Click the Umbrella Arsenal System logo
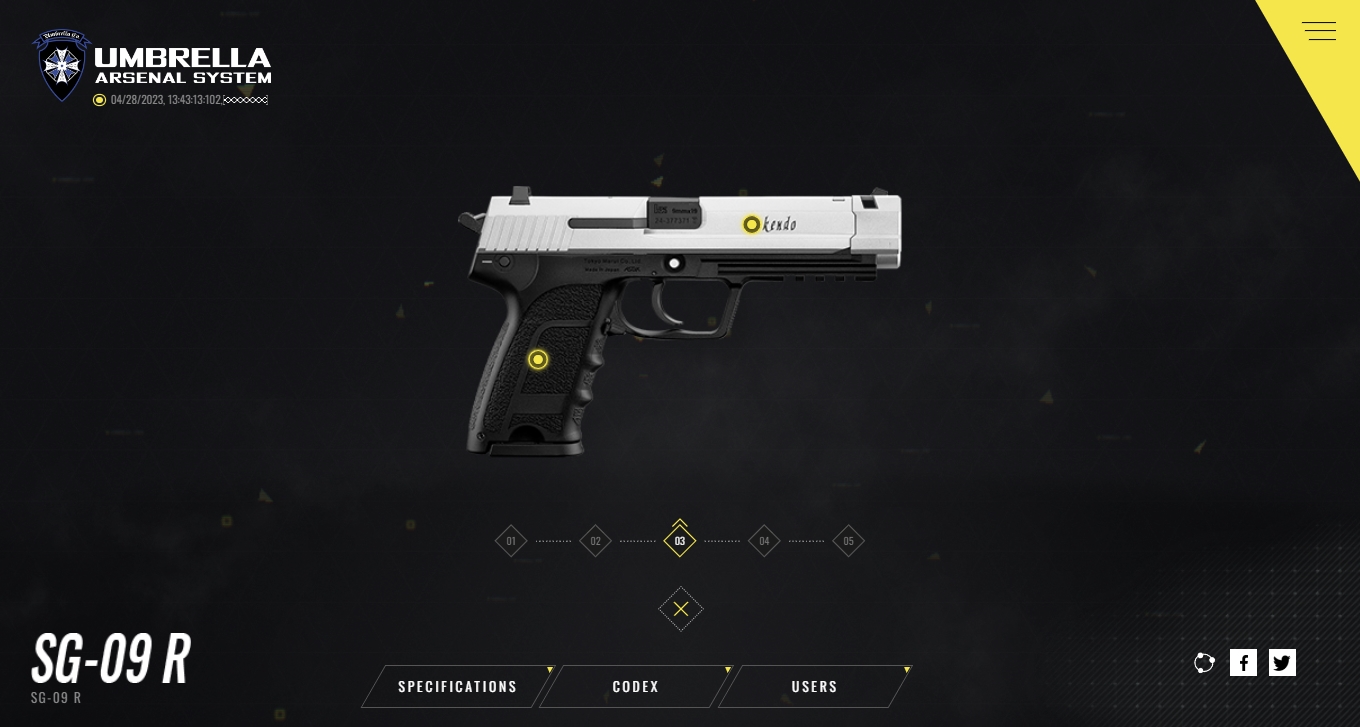The height and width of the screenshot is (727, 1360). 152,66
